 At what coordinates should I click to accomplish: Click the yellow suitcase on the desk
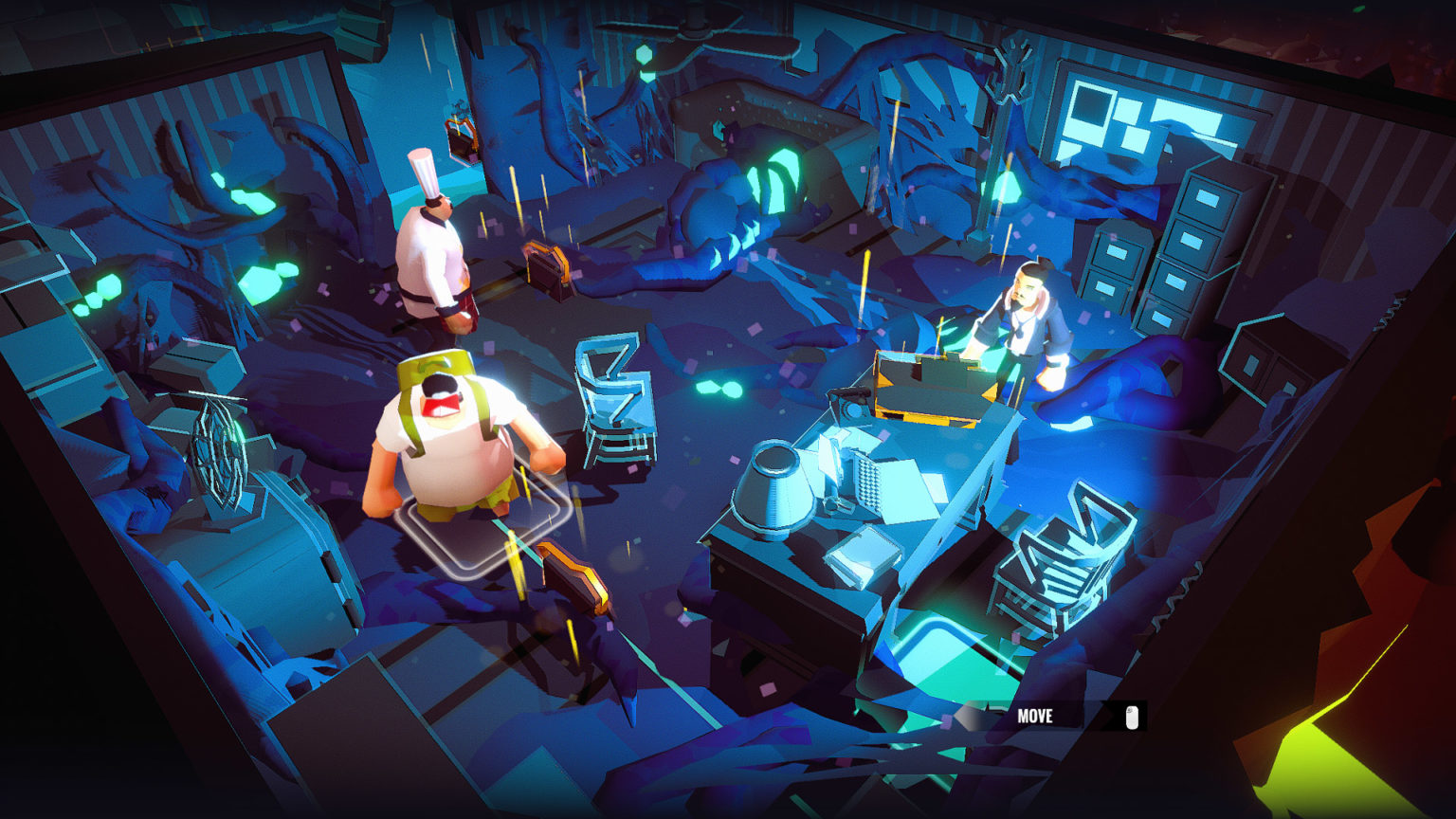(x=929, y=379)
